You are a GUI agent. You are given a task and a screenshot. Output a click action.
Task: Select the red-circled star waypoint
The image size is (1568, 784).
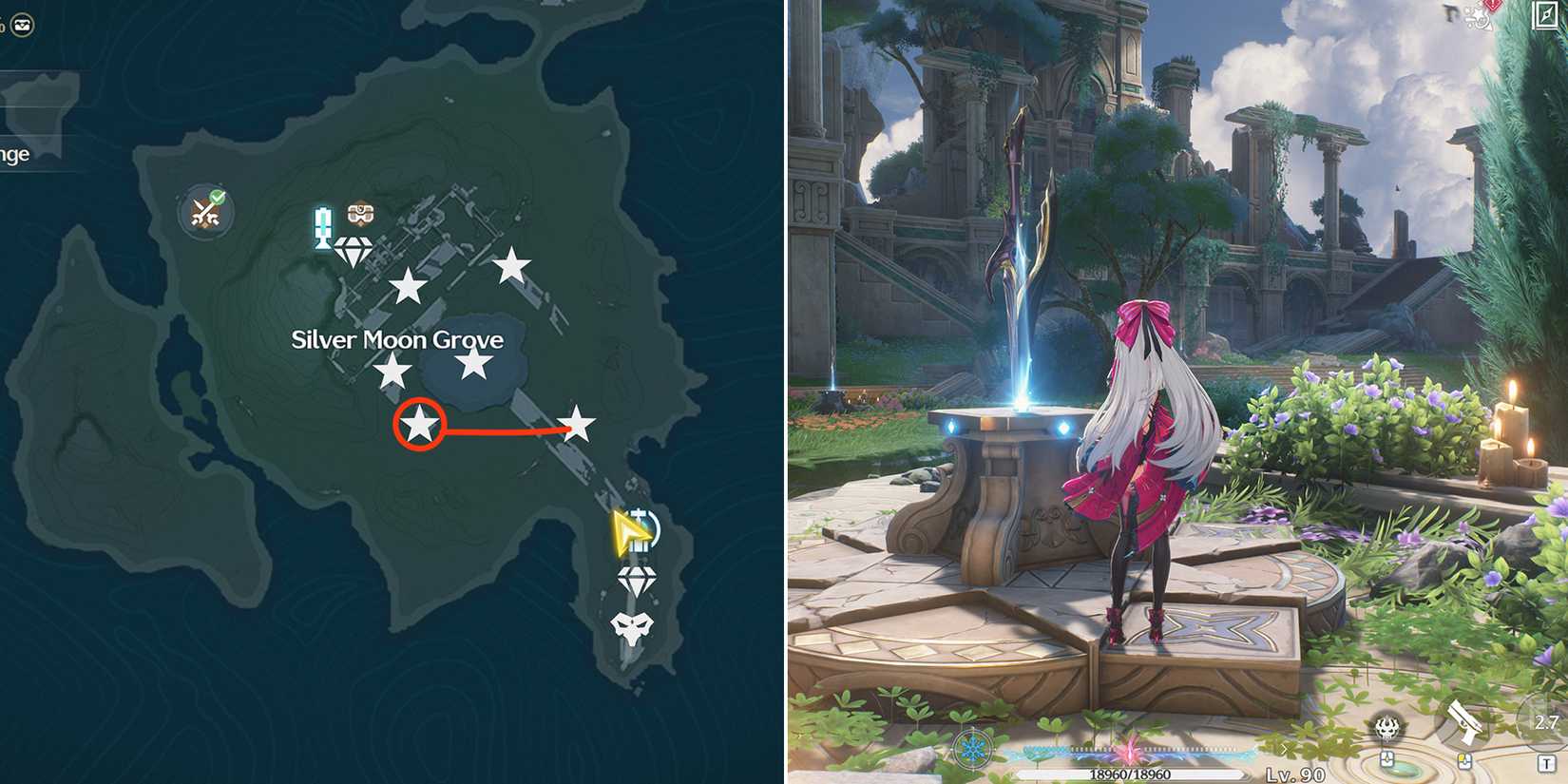pyautogui.click(x=421, y=426)
